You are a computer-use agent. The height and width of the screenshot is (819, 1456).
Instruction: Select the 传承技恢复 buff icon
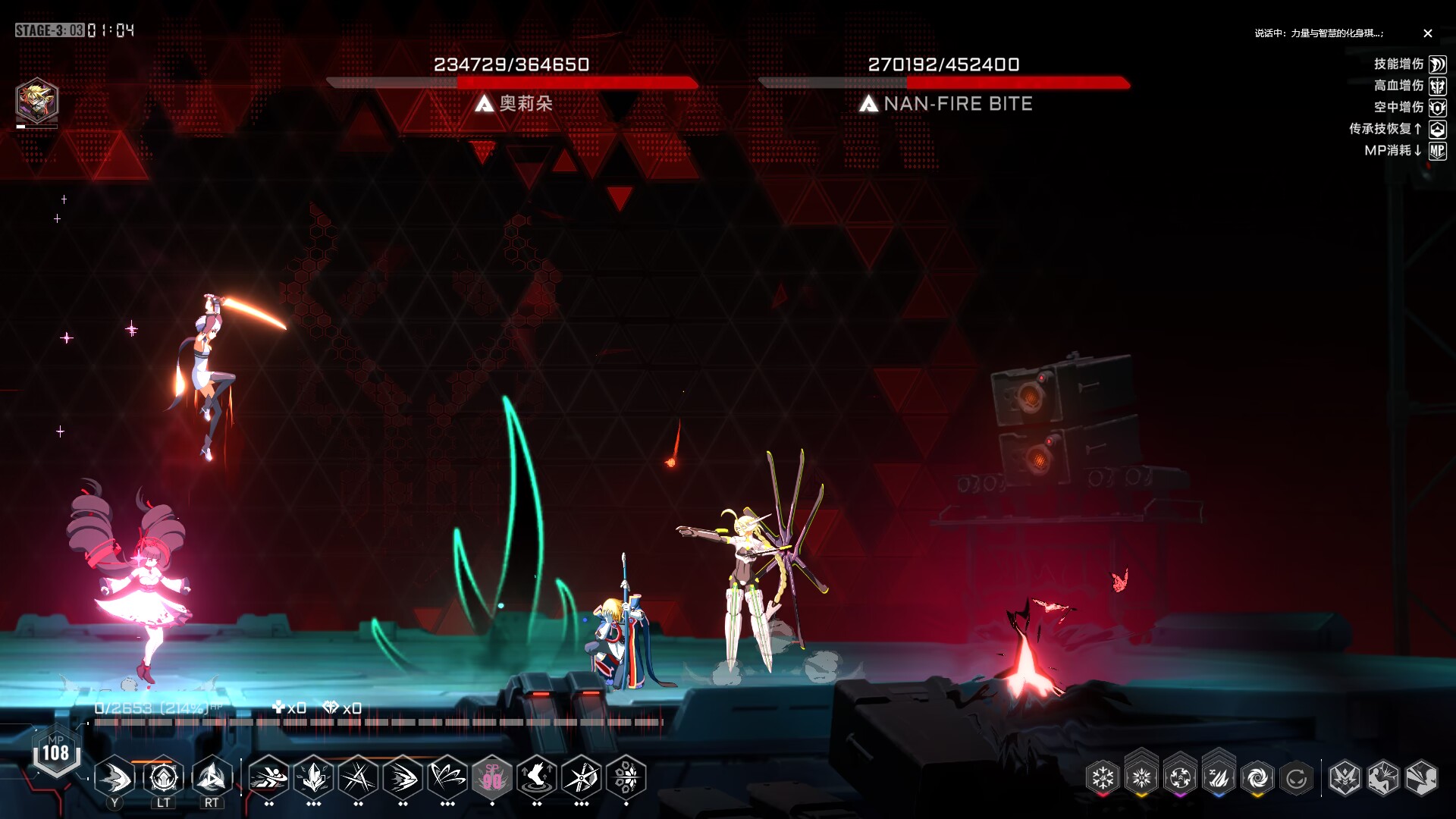coord(1437,130)
